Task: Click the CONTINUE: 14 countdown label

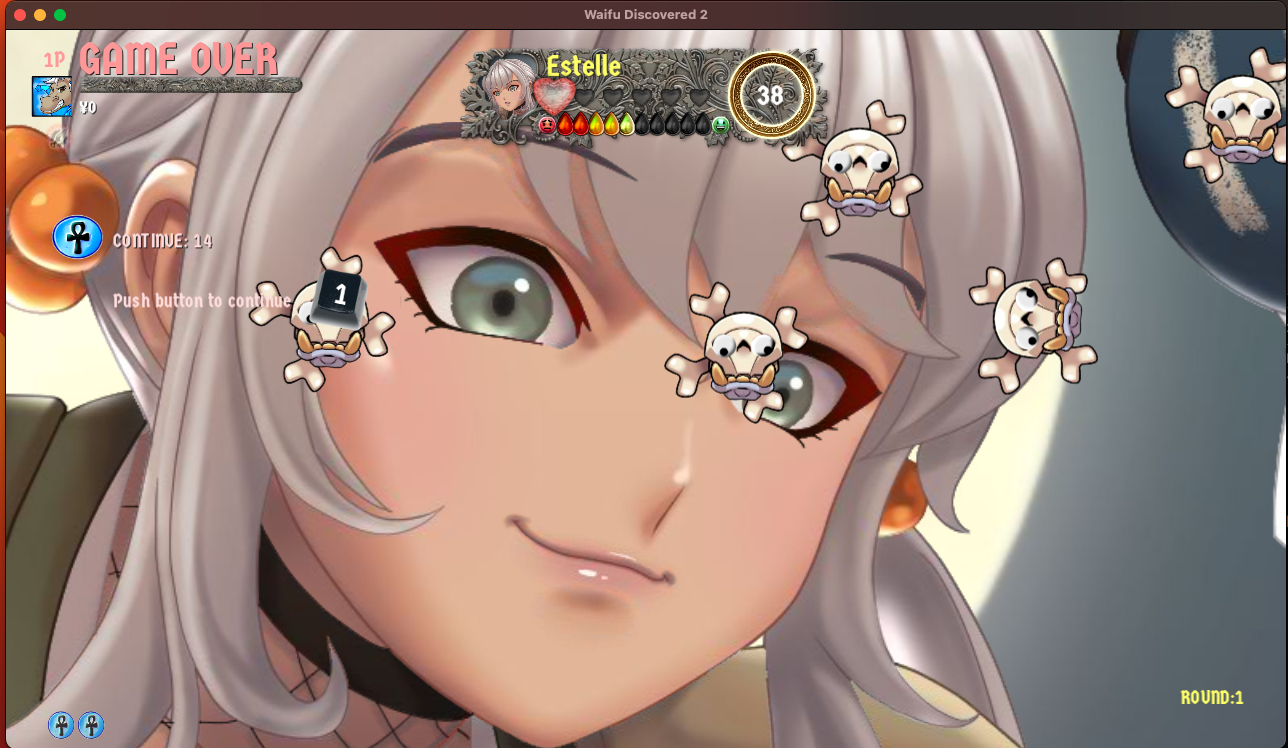Action: (x=164, y=240)
